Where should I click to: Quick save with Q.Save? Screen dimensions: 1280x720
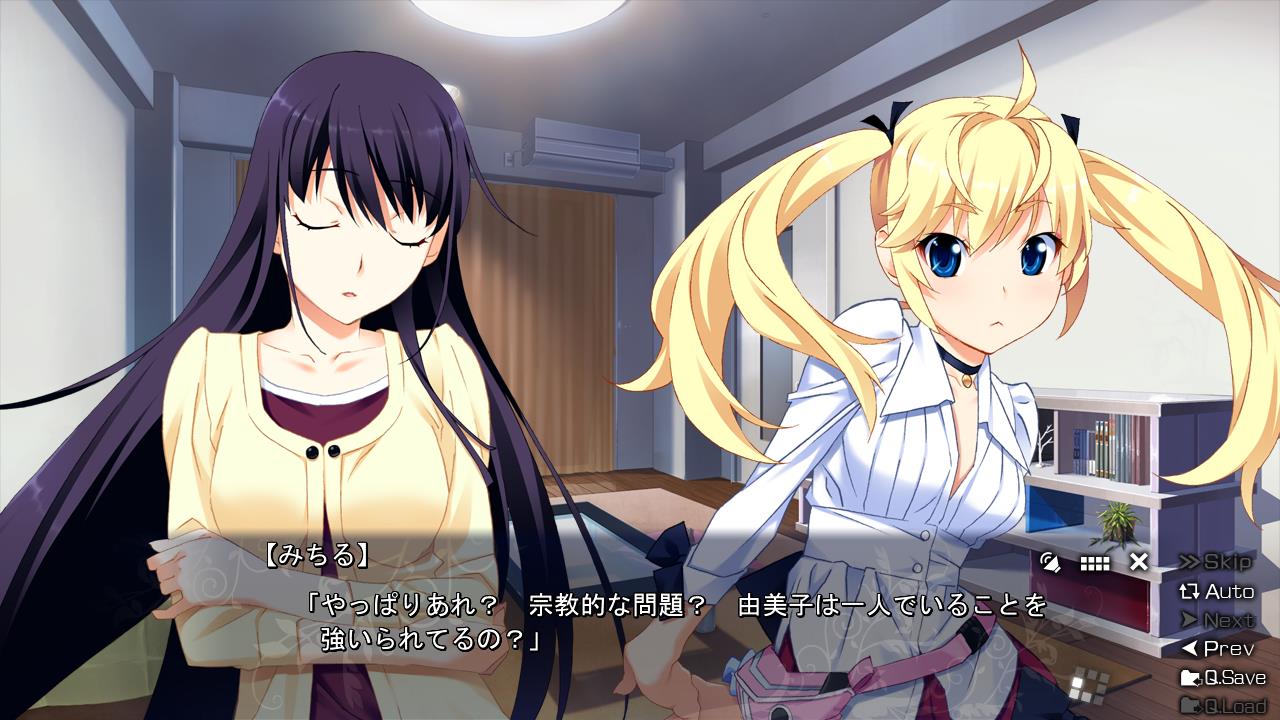[1222, 678]
